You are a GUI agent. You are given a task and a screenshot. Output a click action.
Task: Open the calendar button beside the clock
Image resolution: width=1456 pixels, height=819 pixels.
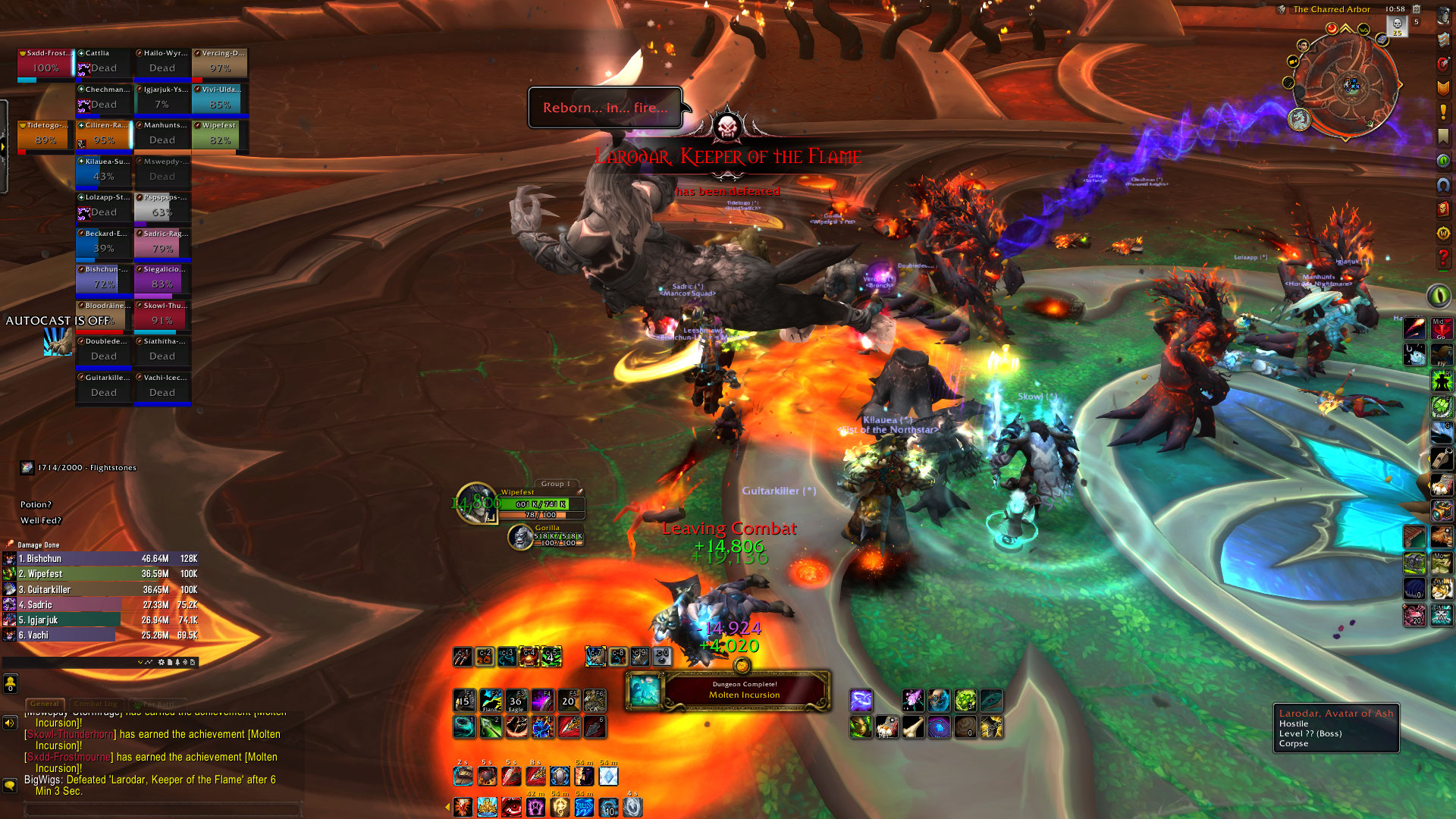pyautogui.click(x=1416, y=9)
